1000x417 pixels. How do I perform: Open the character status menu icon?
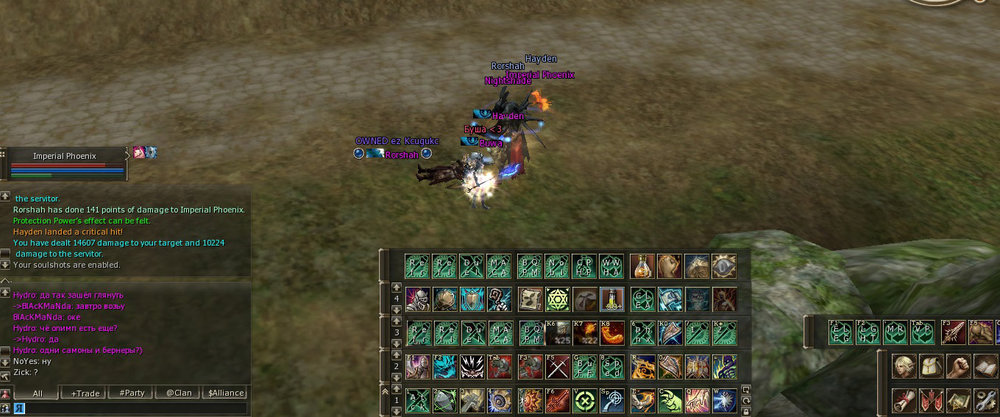coord(905,366)
